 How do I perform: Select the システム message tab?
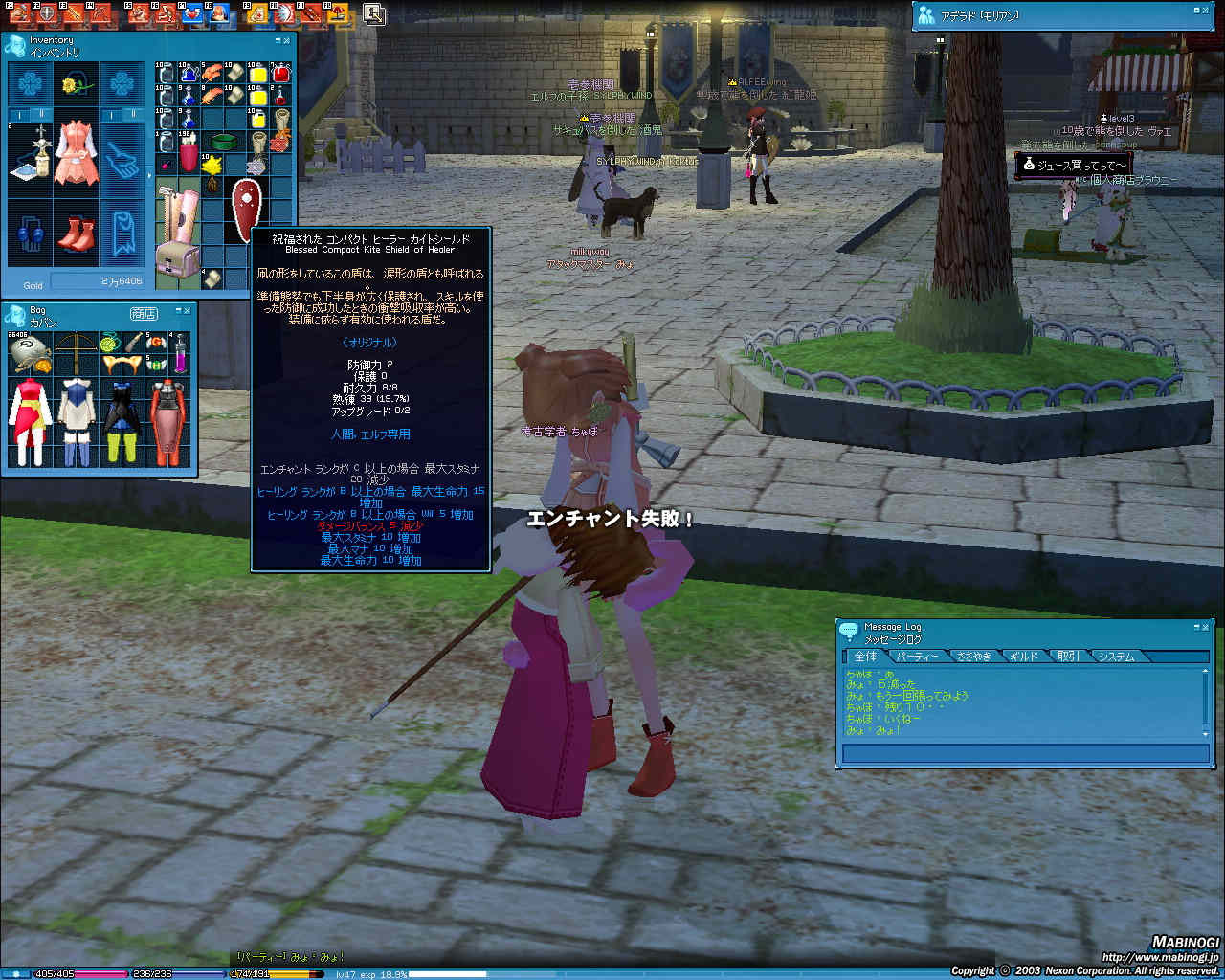[x=1116, y=657]
